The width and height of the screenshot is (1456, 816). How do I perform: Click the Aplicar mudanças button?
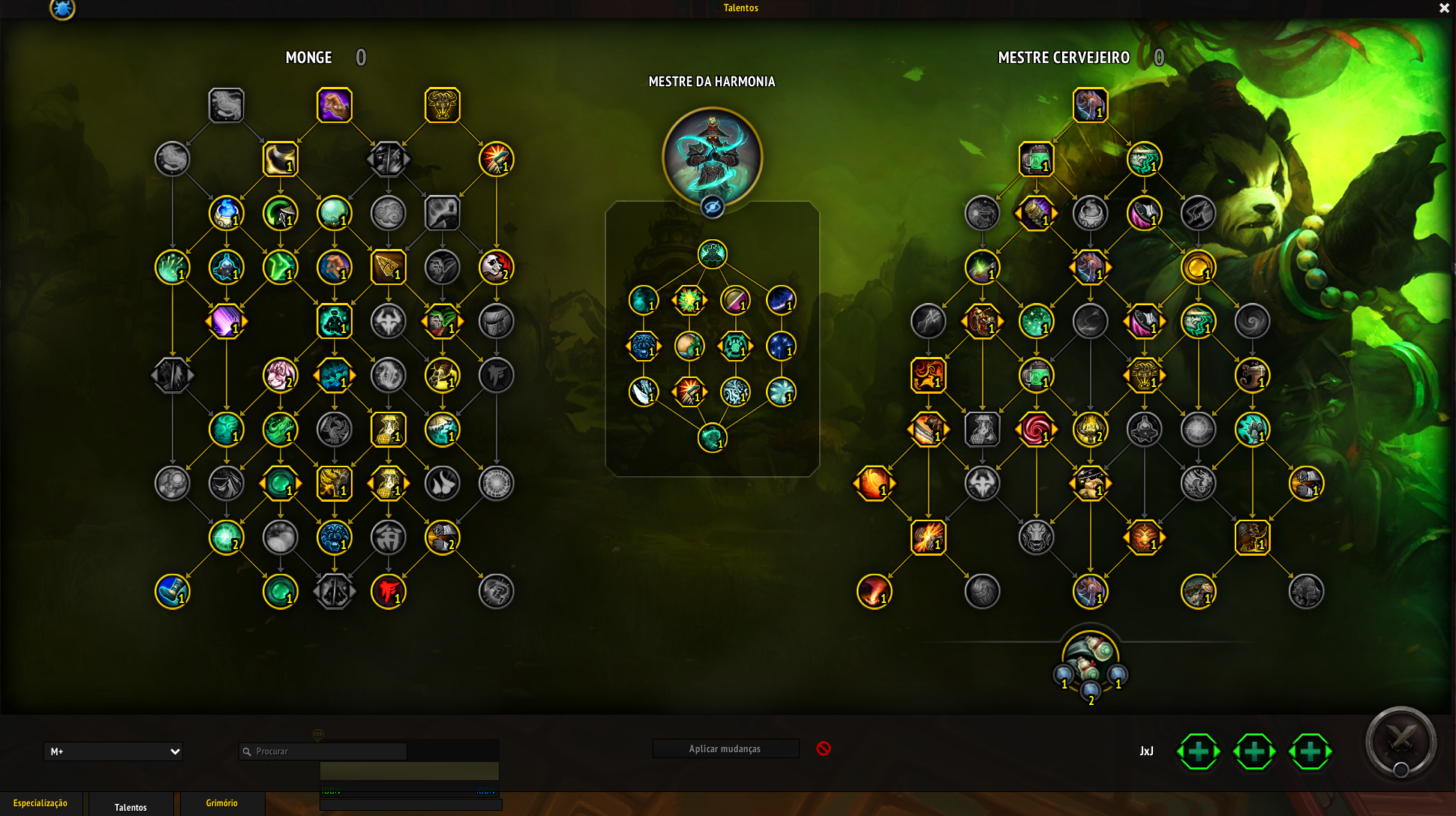click(x=725, y=748)
